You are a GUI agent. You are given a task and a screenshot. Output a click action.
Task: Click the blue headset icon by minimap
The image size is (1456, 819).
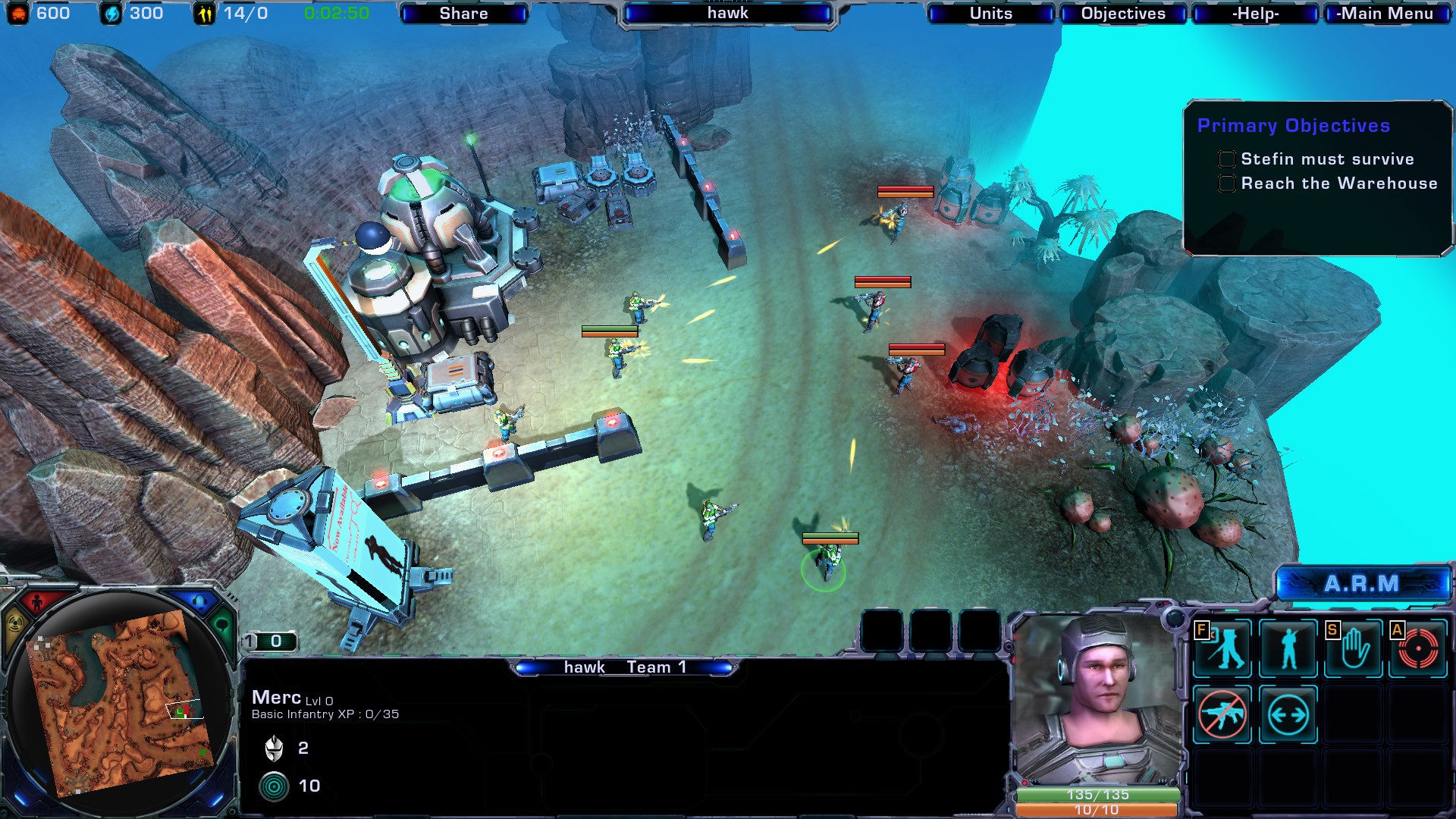(x=199, y=603)
